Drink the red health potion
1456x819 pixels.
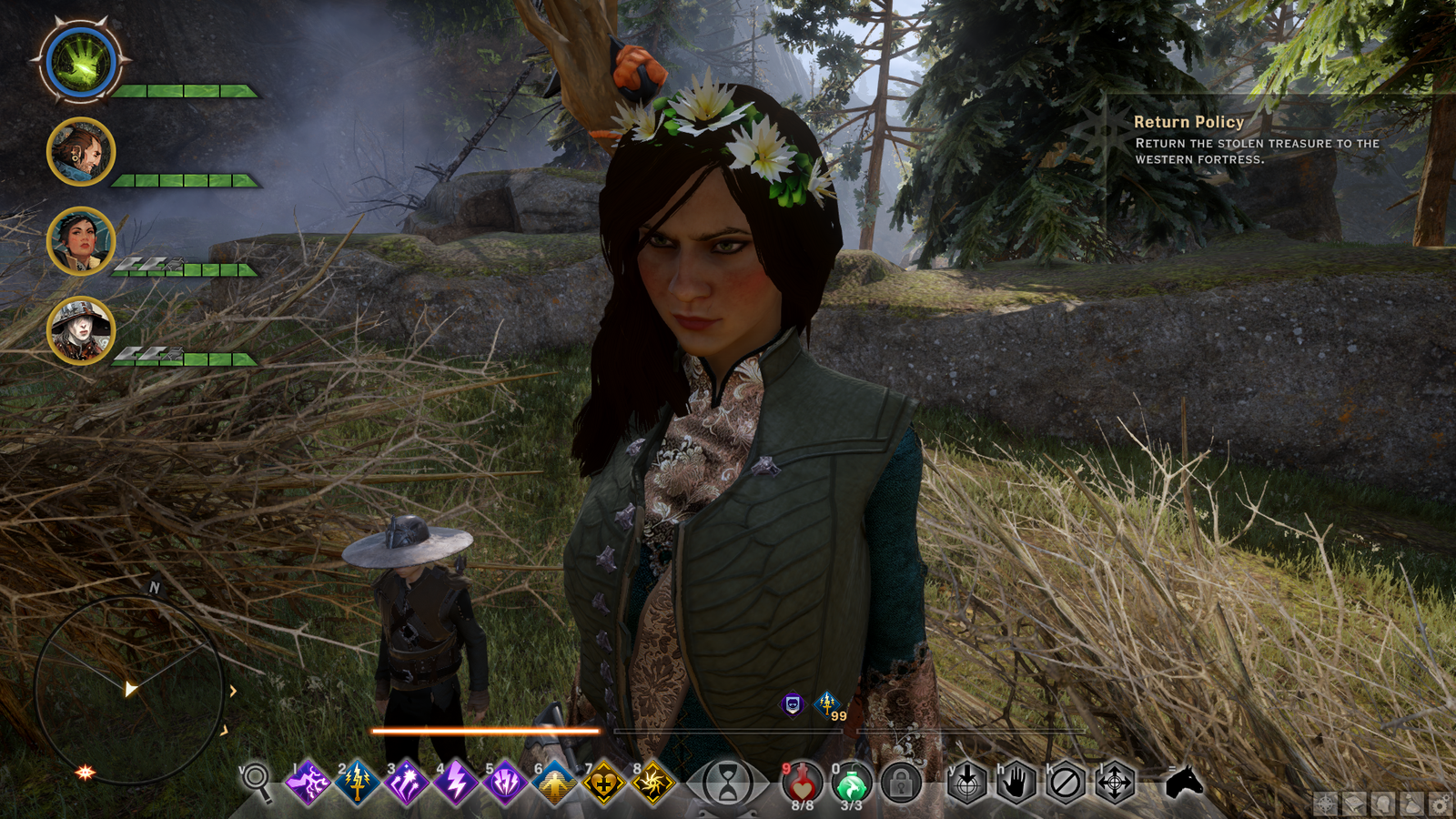pyautogui.click(x=803, y=783)
